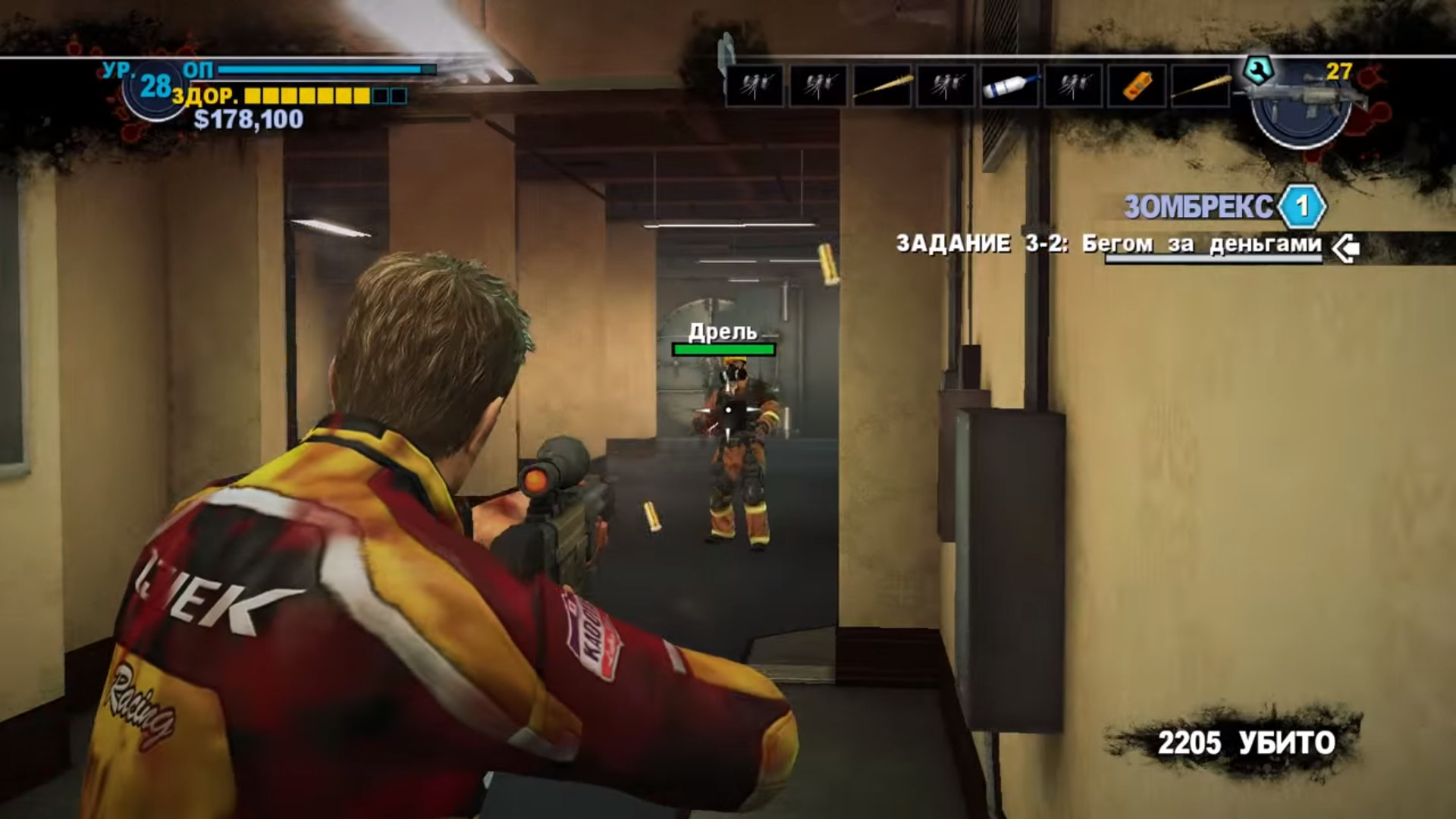
Task: Select the white bottle inventory slot
Action: 1009,86
